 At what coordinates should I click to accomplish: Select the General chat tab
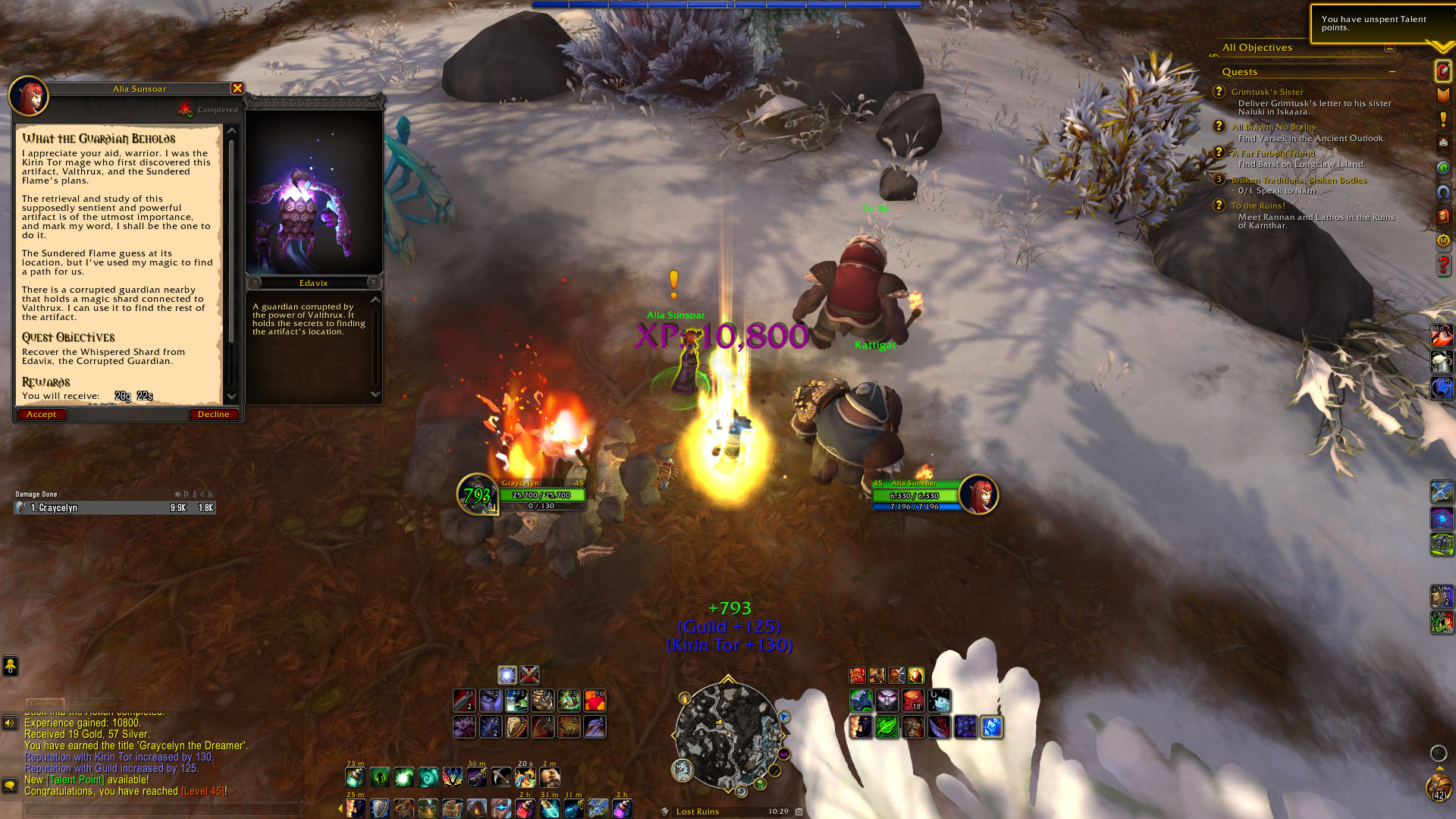[x=45, y=704]
